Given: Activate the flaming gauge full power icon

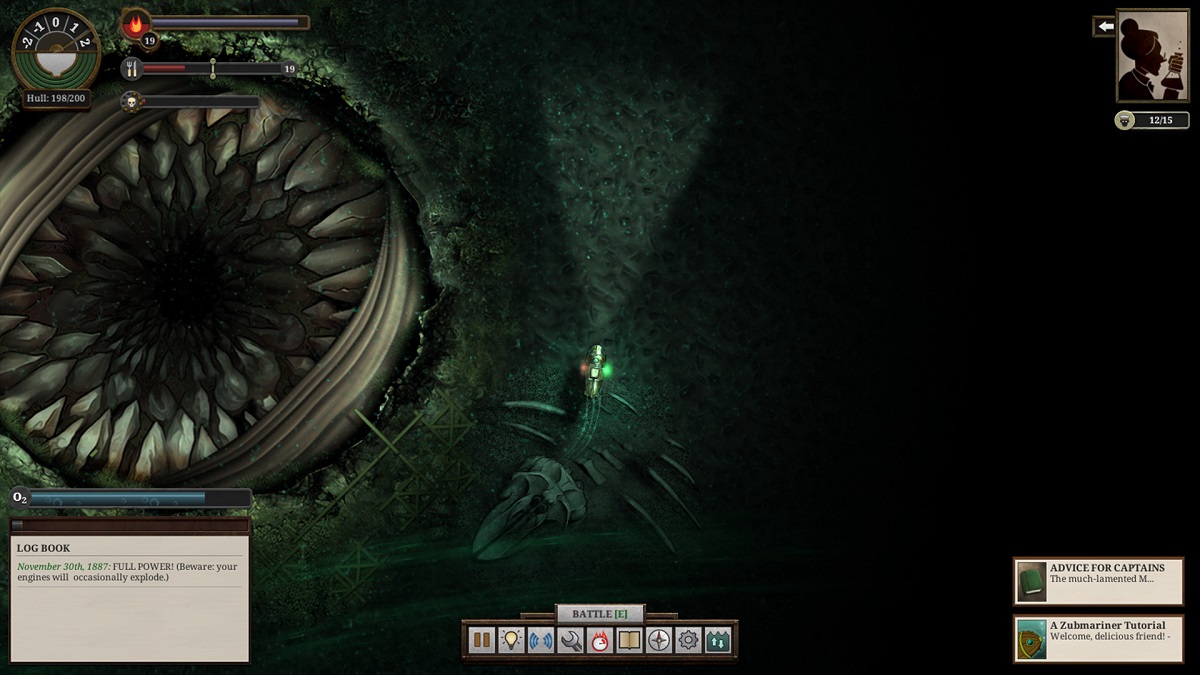Looking at the screenshot, I should 600,640.
